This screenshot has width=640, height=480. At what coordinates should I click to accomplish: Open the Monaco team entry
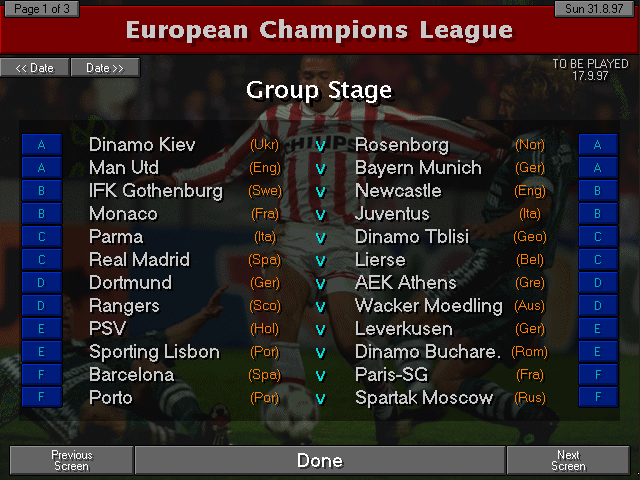pos(123,214)
